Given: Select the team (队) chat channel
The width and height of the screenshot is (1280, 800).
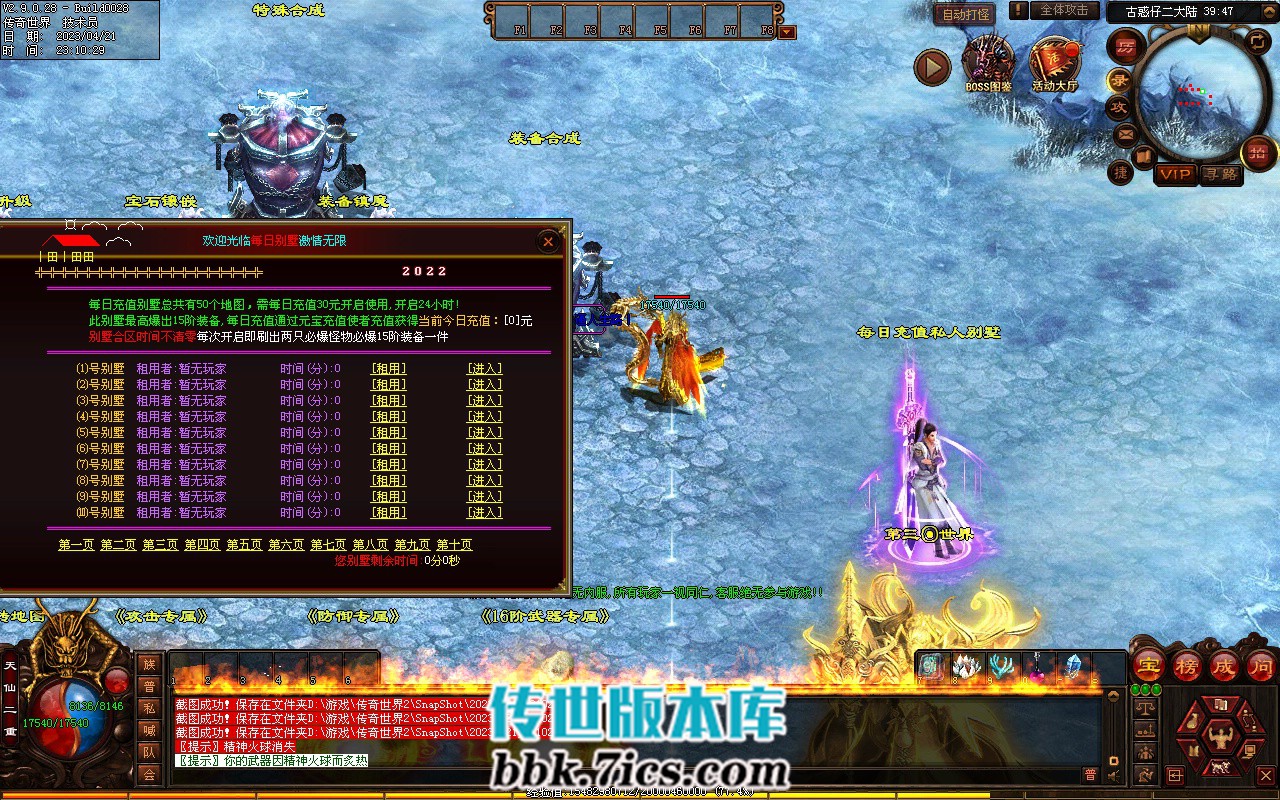Looking at the screenshot, I should pos(149,752).
